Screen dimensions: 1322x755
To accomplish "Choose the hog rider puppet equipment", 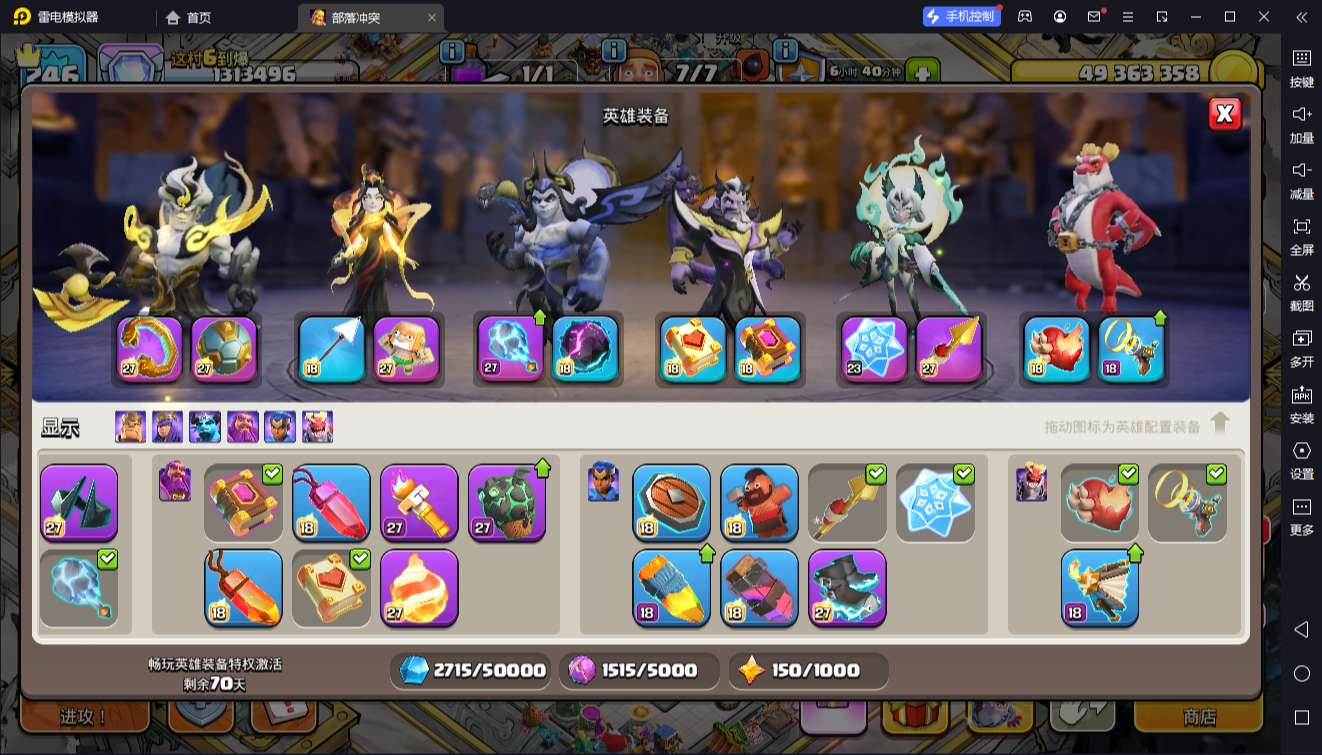I will point(759,502).
